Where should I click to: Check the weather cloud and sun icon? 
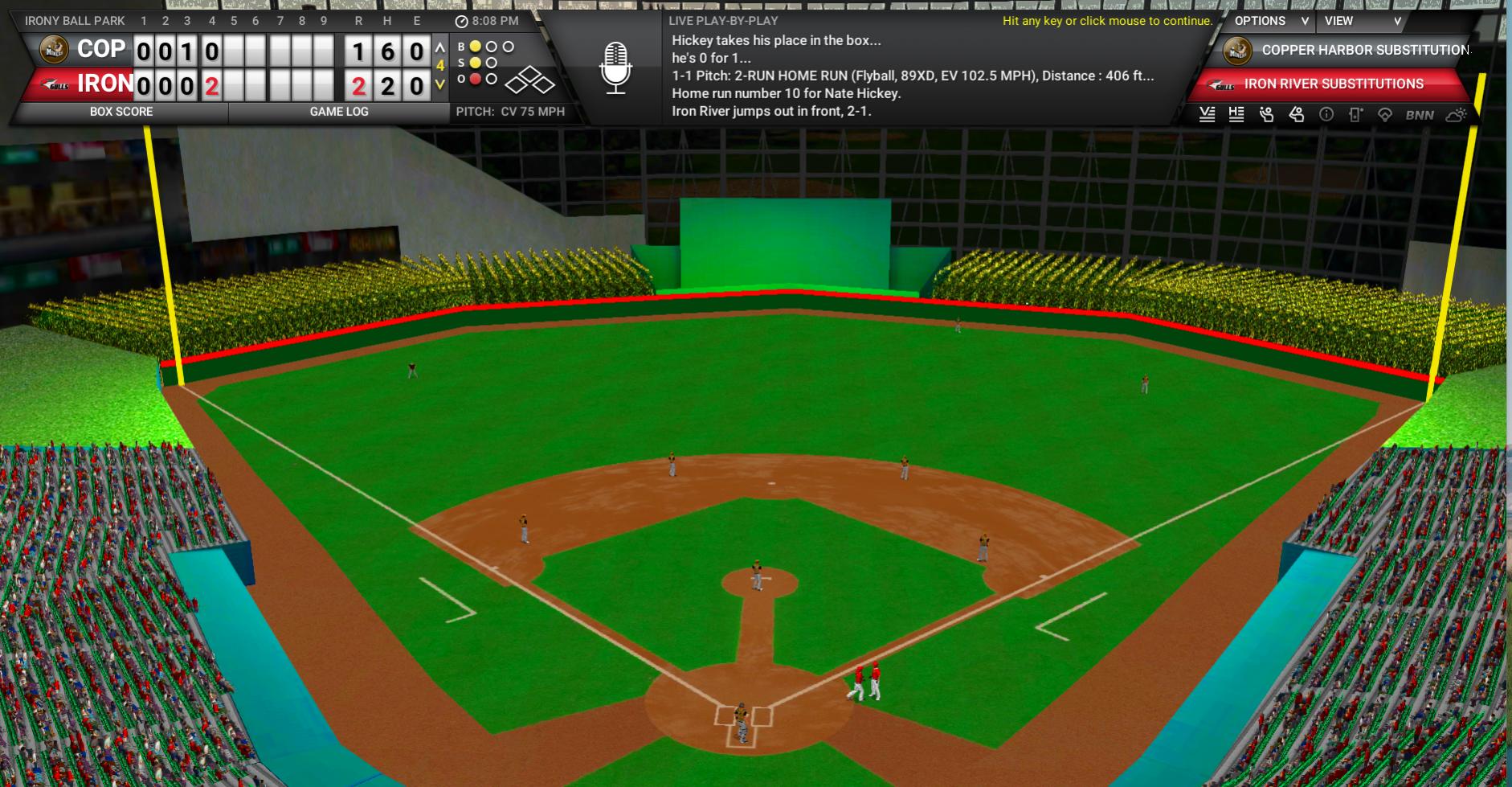1456,115
